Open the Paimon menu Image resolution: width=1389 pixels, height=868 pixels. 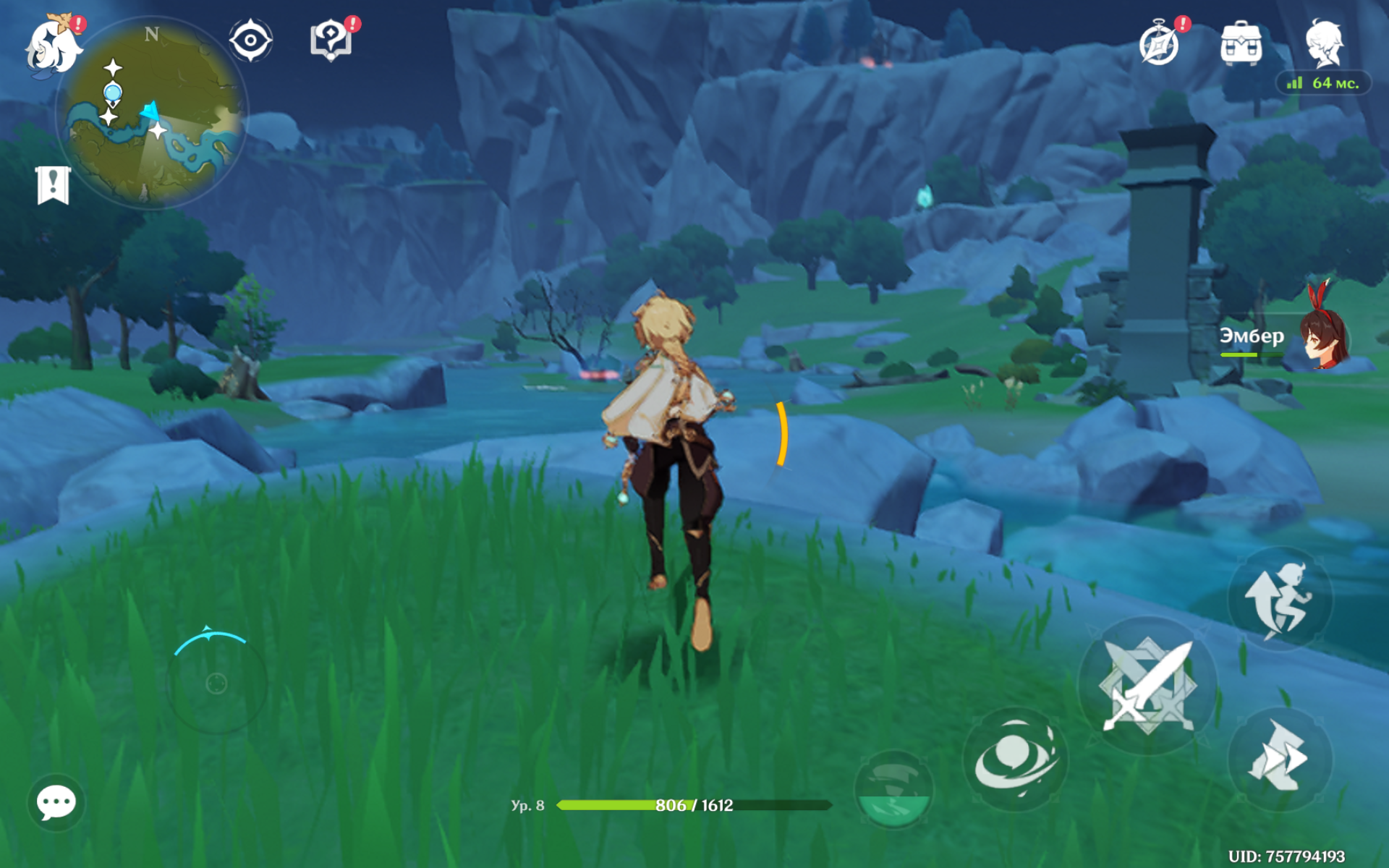tap(52, 45)
